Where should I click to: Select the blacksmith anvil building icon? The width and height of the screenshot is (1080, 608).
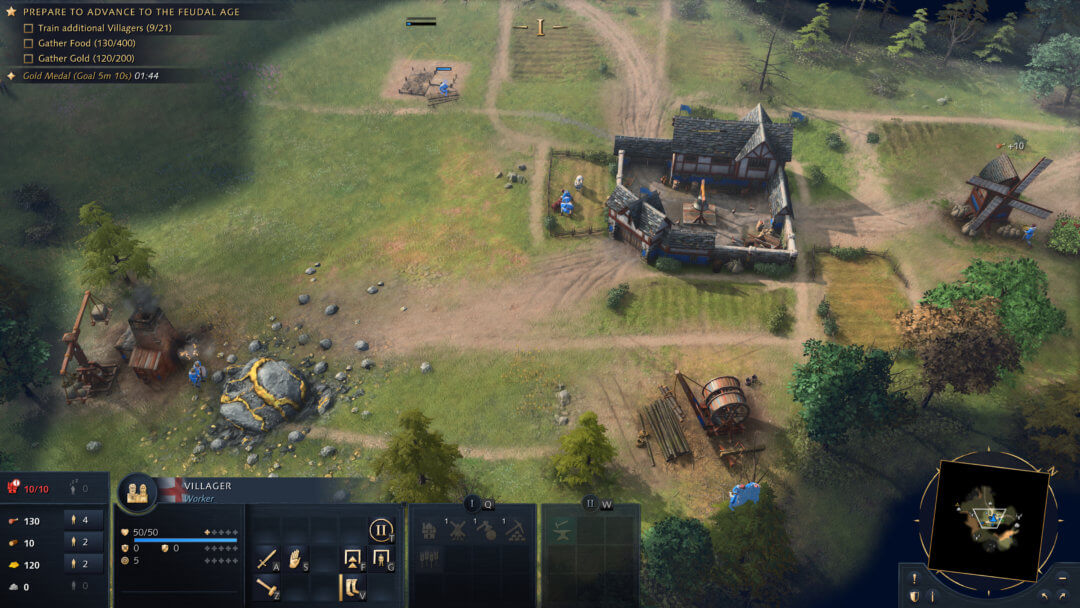coord(561,531)
